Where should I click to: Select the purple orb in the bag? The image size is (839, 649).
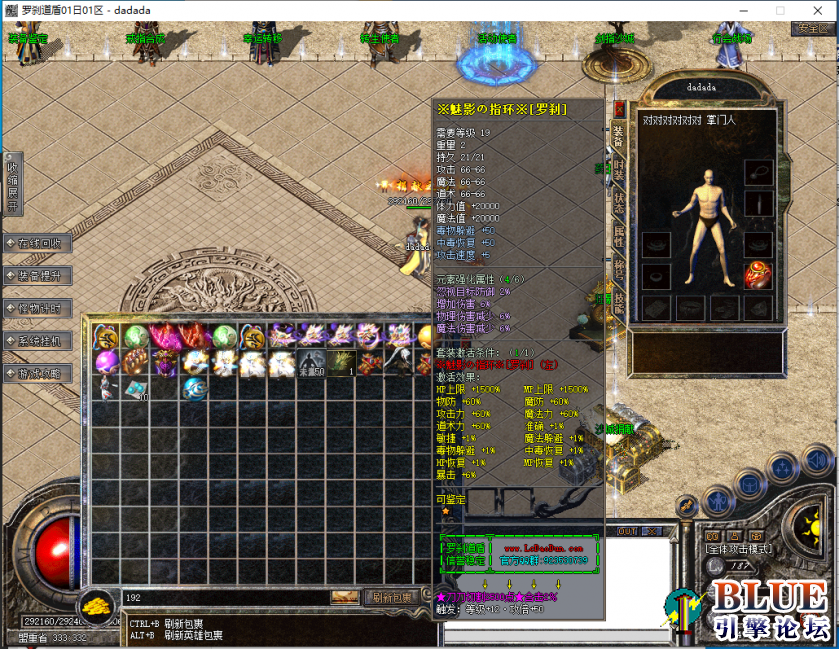(x=107, y=361)
